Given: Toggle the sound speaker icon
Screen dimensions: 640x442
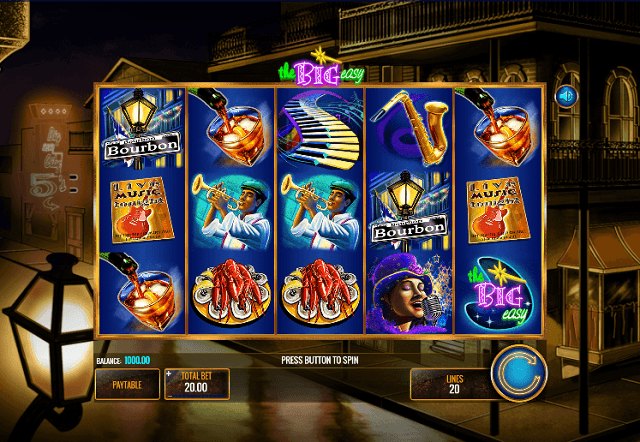Looking at the screenshot, I should (x=566, y=96).
